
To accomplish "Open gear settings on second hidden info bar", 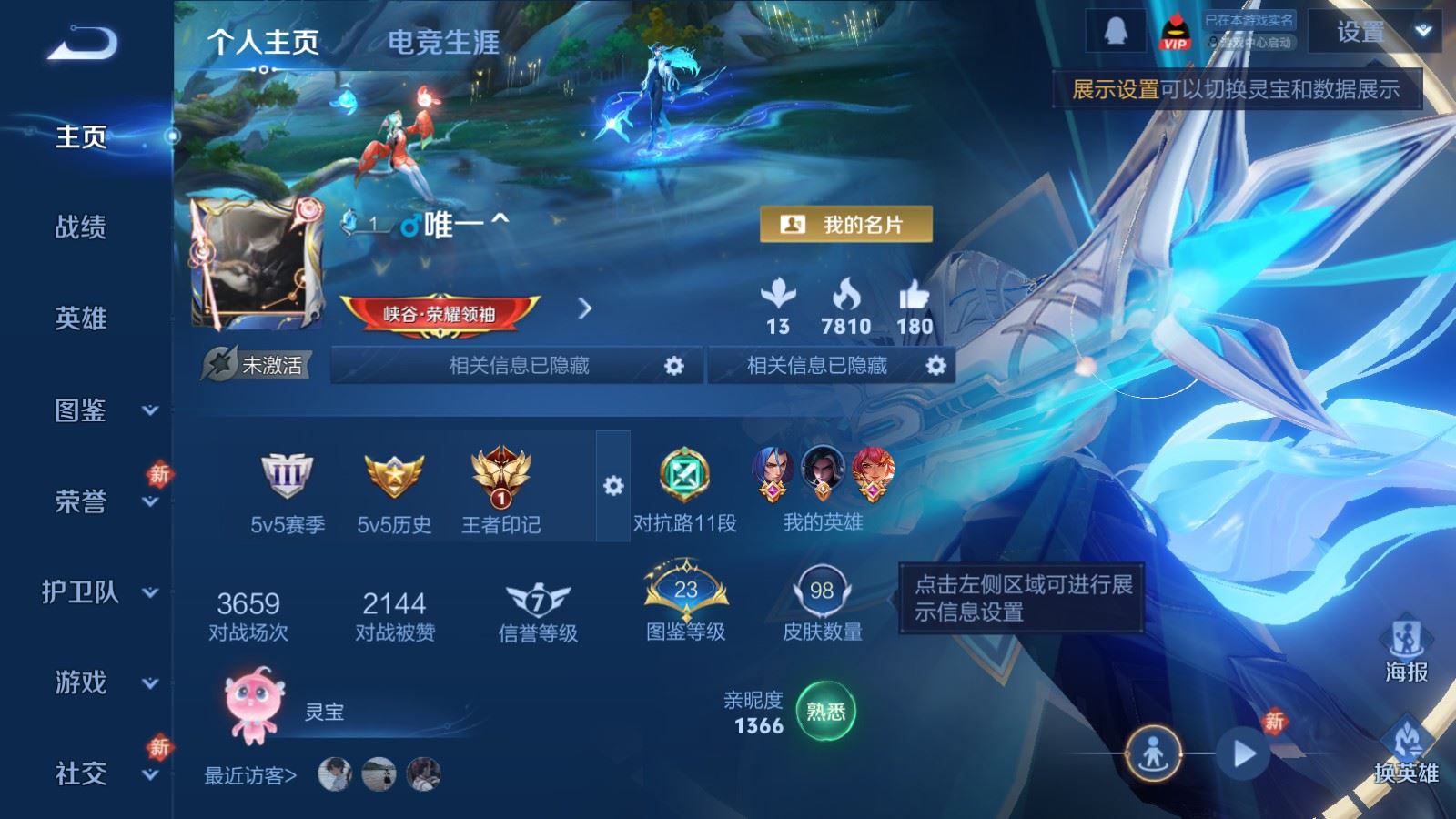I will pyautogui.click(x=935, y=365).
